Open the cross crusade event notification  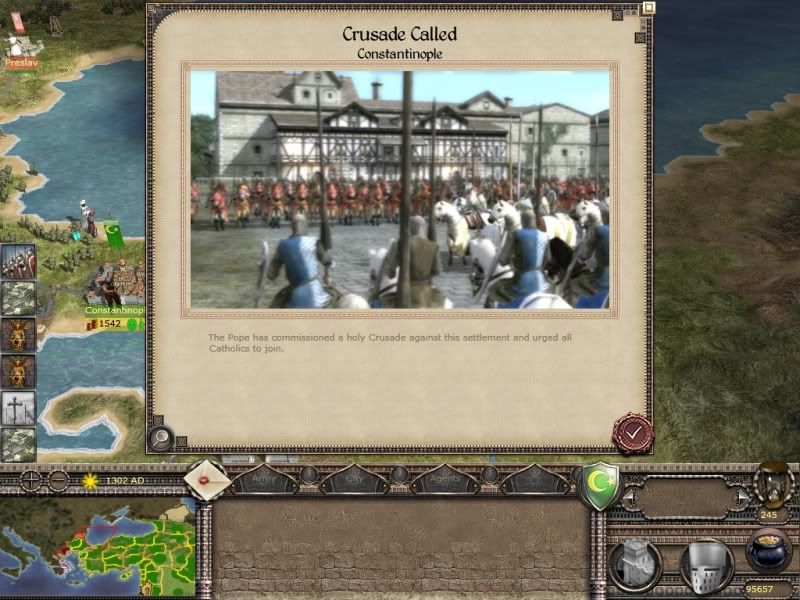coord(18,408)
